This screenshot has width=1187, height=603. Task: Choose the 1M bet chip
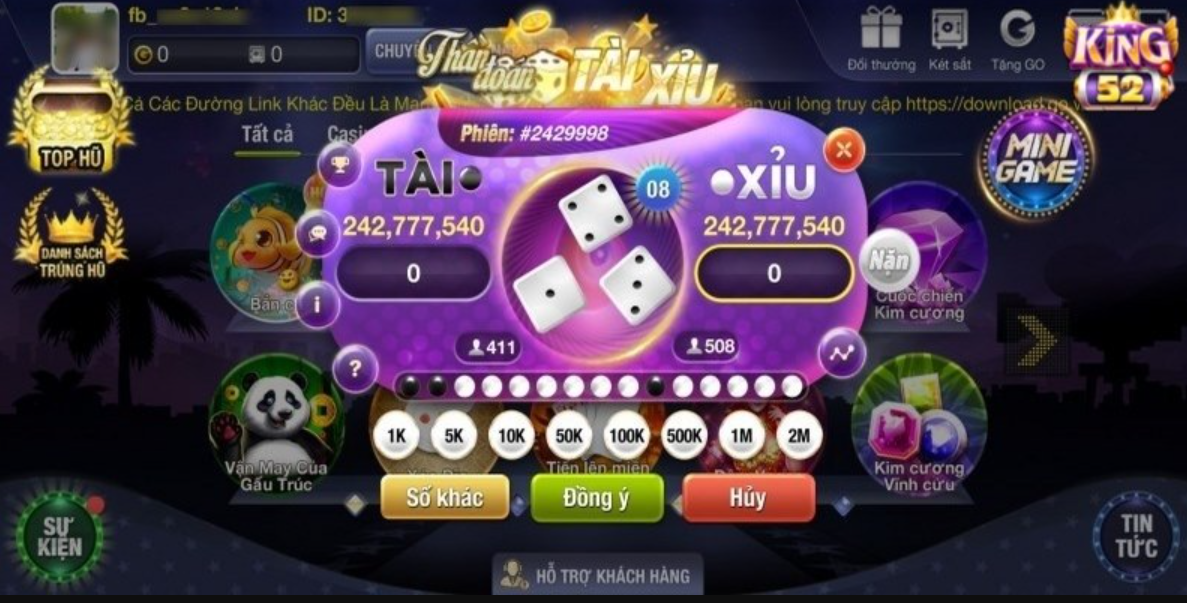pyautogui.click(x=741, y=436)
